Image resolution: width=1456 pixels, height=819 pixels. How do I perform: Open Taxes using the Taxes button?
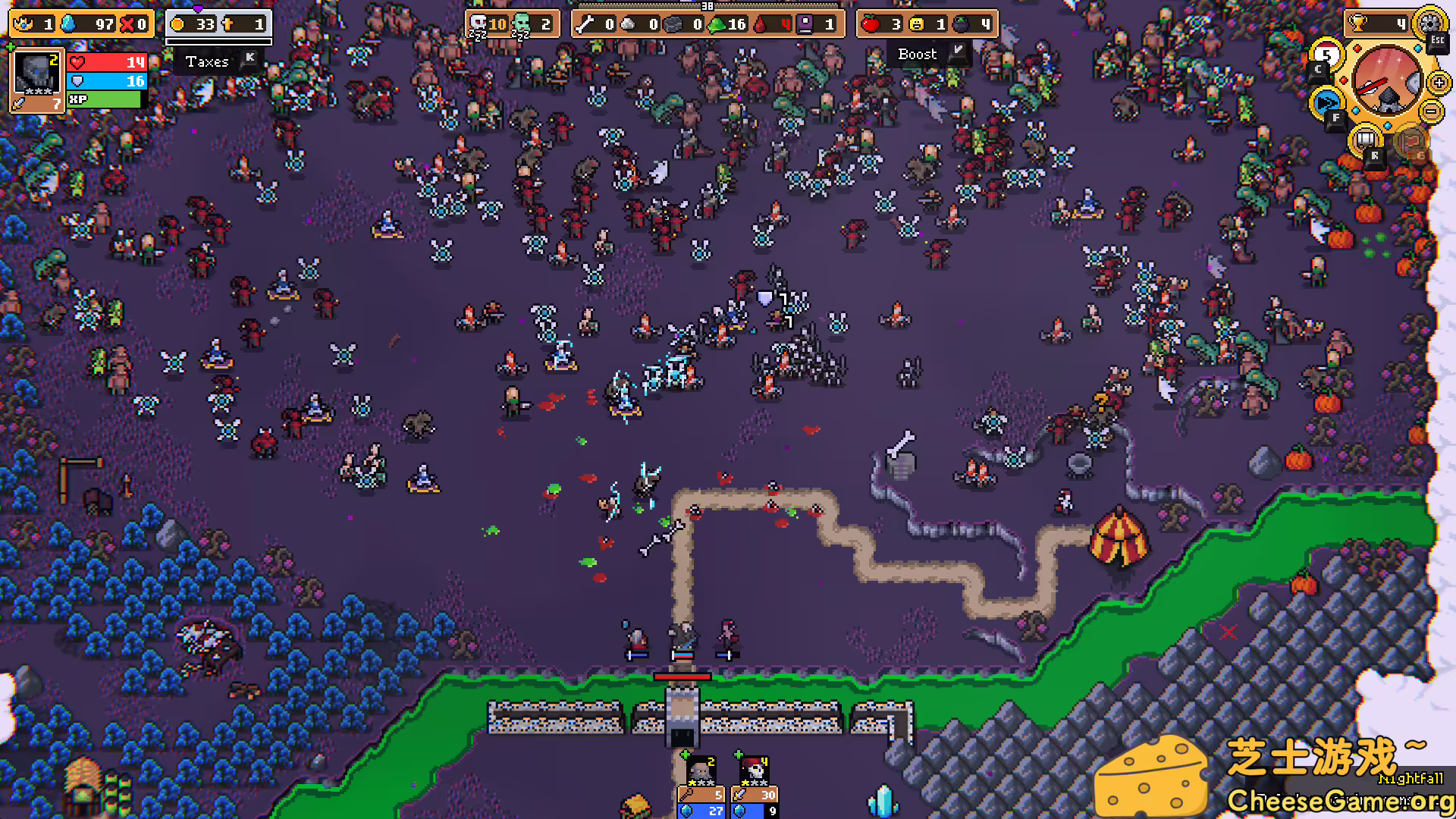click(x=206, y=61)
